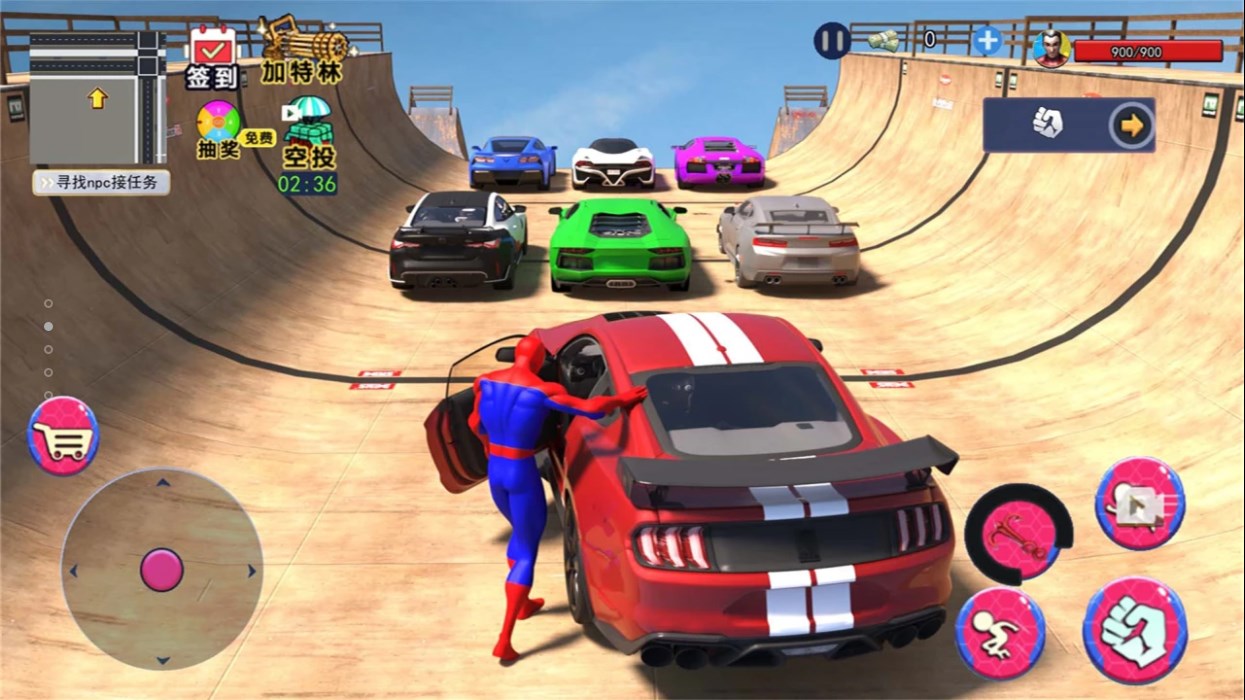
Task: Switch weapon with the yellow arrow button
Action: [x=1132, y=125]
